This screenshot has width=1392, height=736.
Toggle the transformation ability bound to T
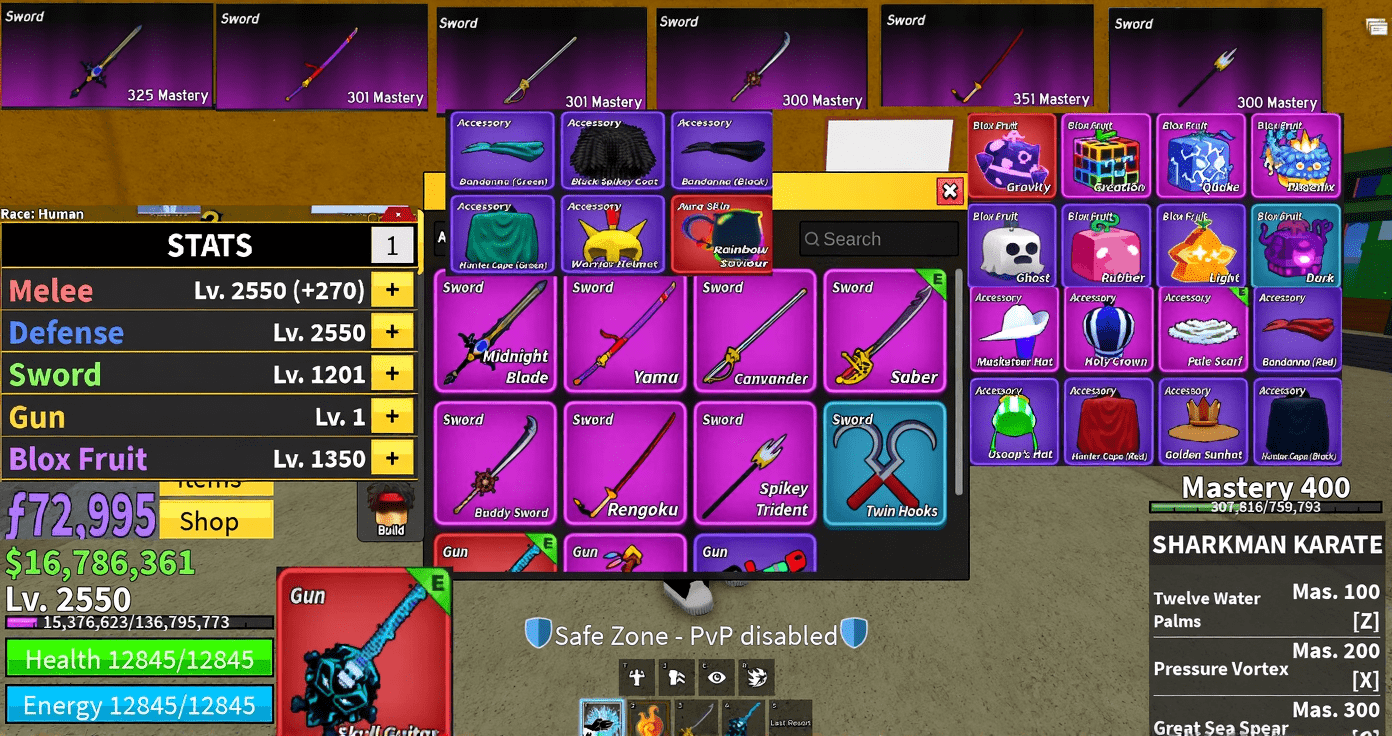pyautogui.click(x=637, y=677)
